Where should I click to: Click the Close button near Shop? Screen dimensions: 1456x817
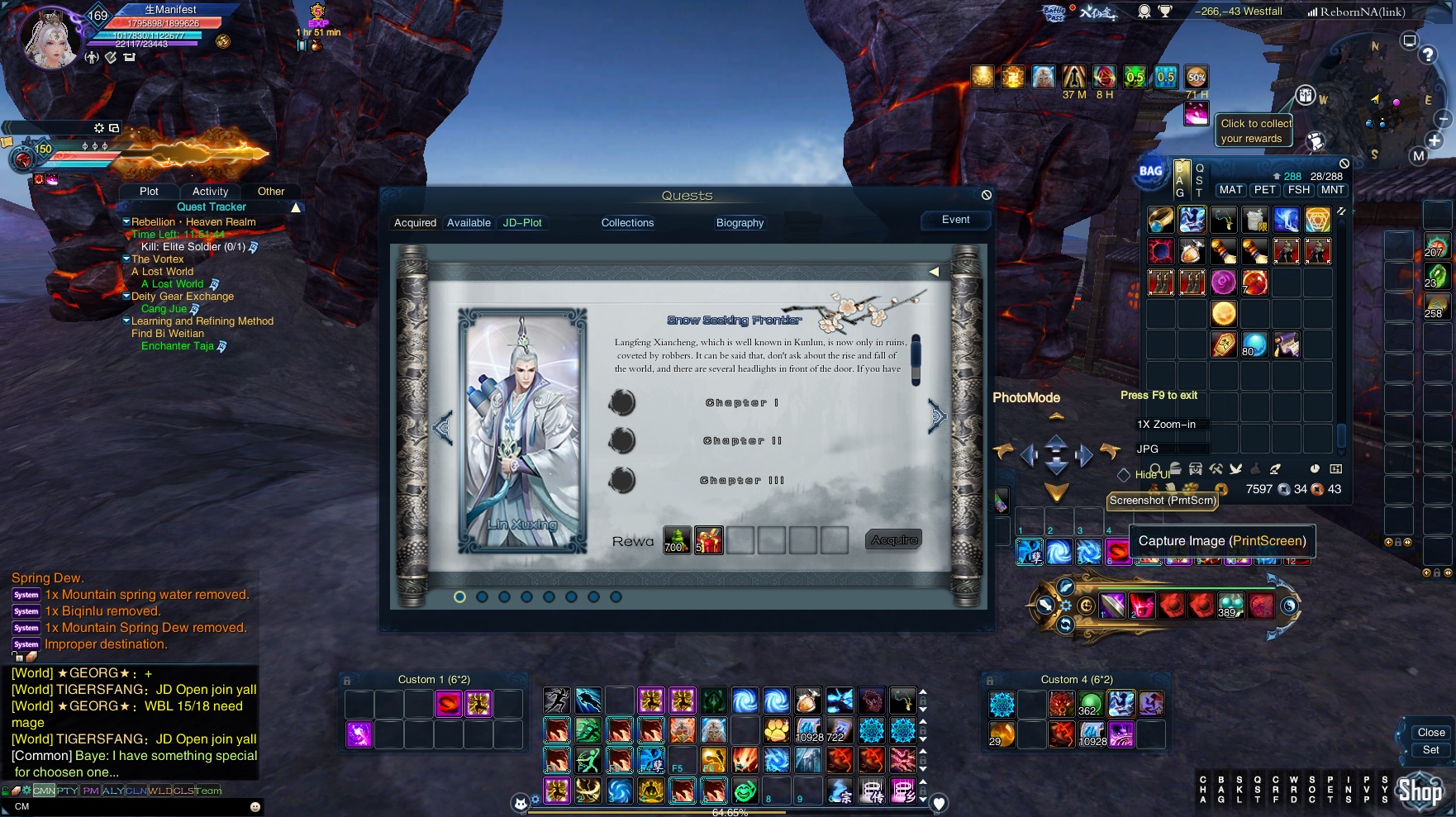point(1430,733)
